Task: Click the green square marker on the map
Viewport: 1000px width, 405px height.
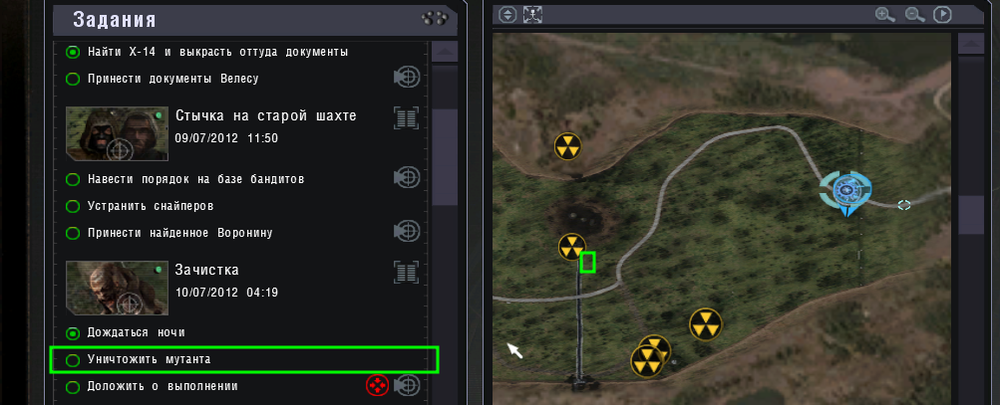Action: click(588, 262)
